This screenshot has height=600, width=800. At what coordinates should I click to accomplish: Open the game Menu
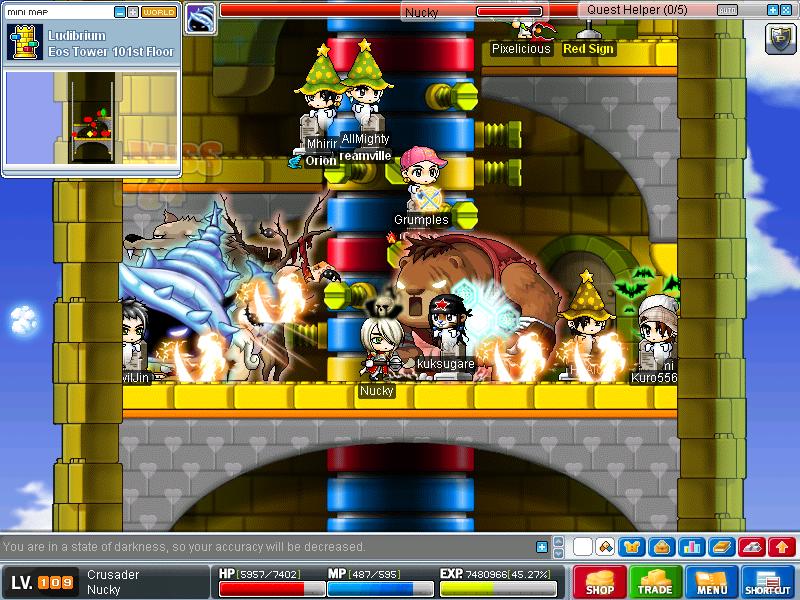[712, 582]
